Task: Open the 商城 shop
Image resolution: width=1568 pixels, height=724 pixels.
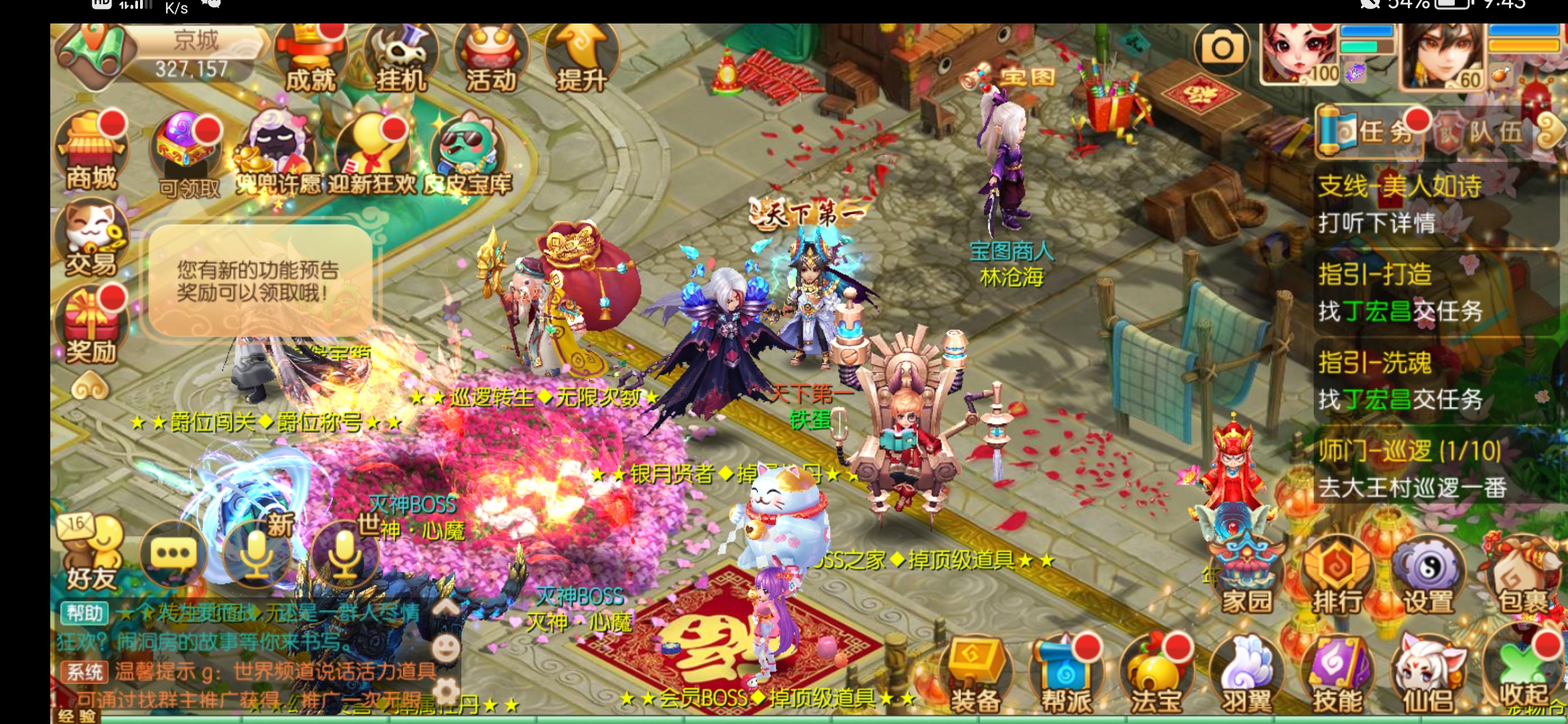Action: tap(91, 152)
